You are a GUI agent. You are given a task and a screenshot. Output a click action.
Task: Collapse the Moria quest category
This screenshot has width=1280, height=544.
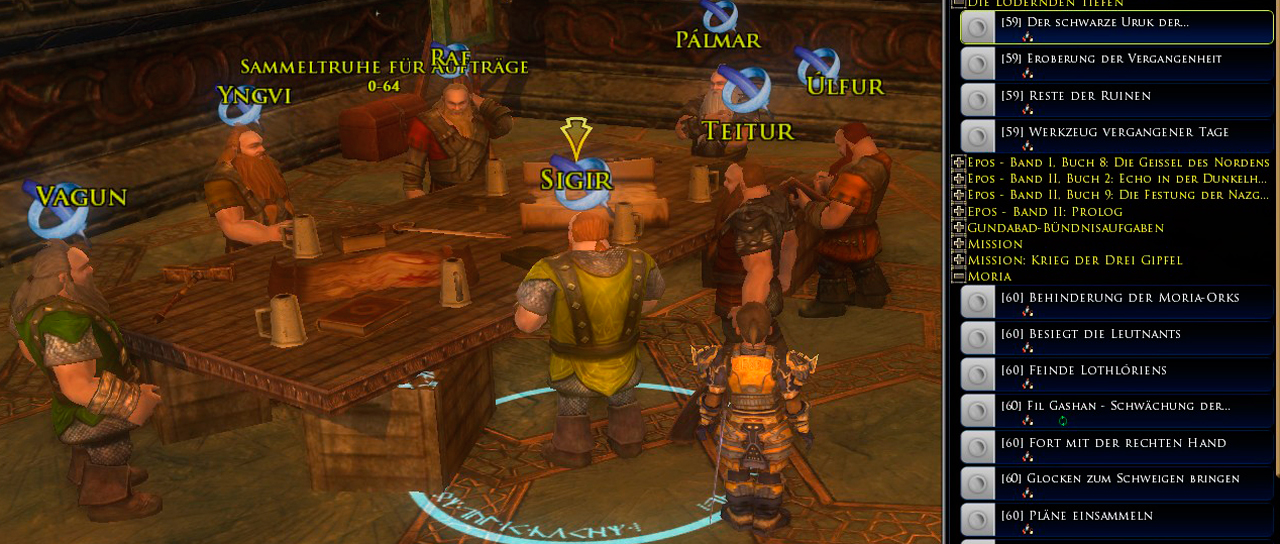[958, 276]
